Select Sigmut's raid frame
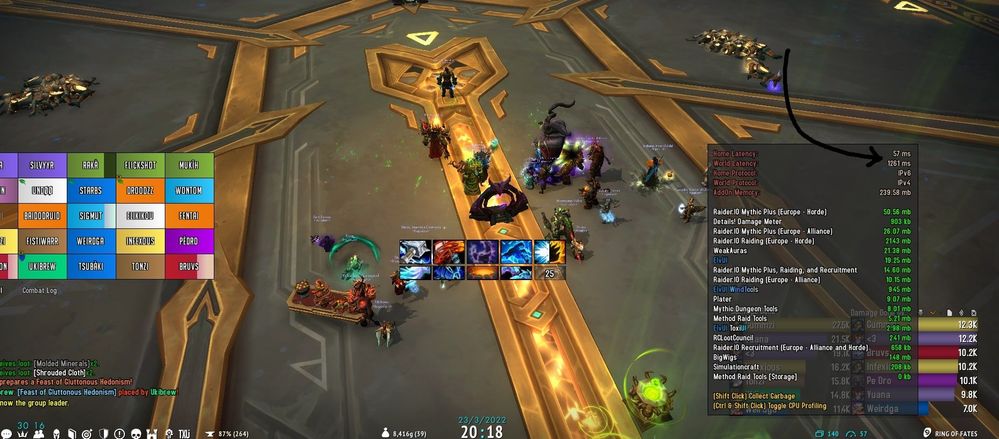999x439 pixels. (91, 215)
